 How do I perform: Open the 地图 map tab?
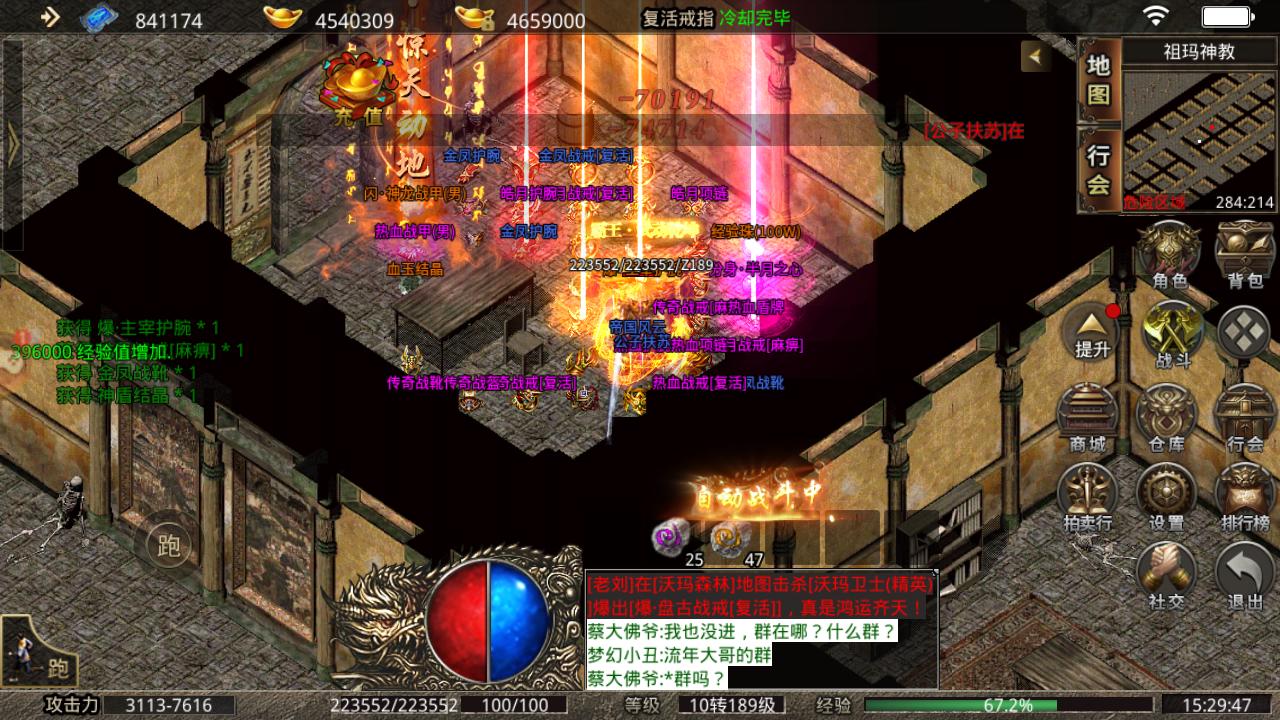coord(1099,81)
